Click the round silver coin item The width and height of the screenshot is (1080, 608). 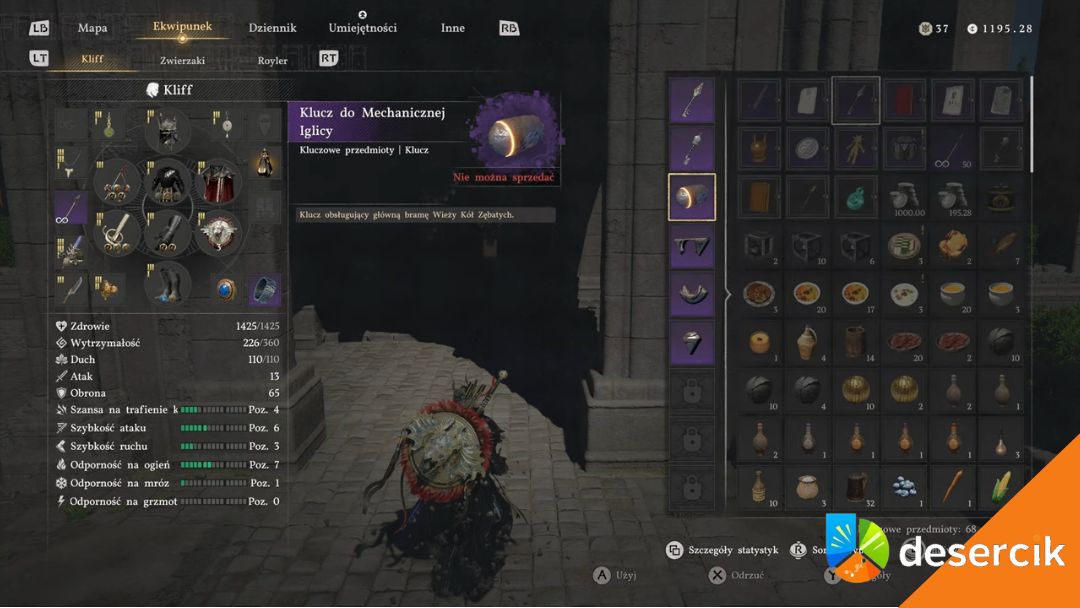[807, 148]
